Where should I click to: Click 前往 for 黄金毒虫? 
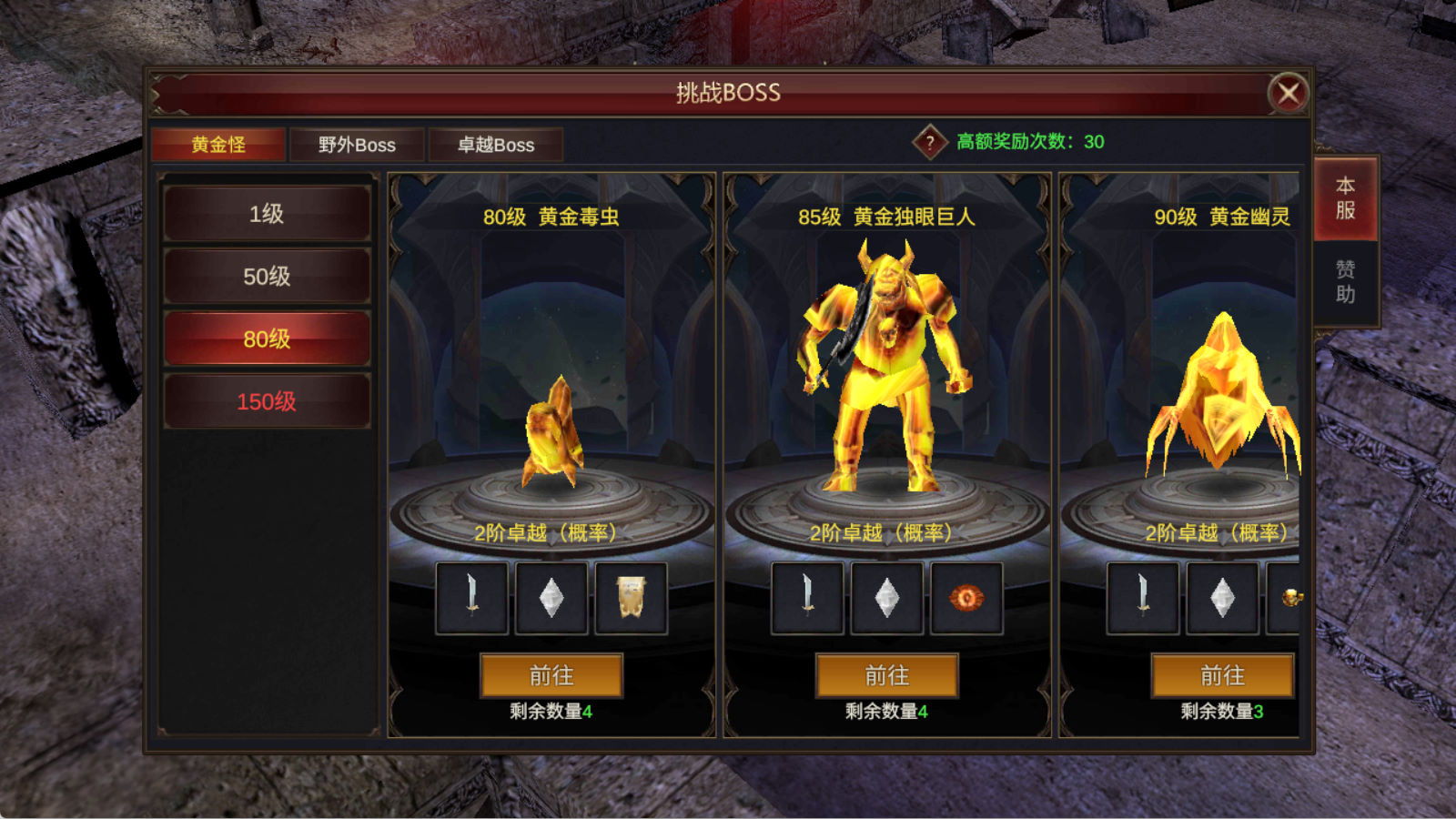coord(551,675)
